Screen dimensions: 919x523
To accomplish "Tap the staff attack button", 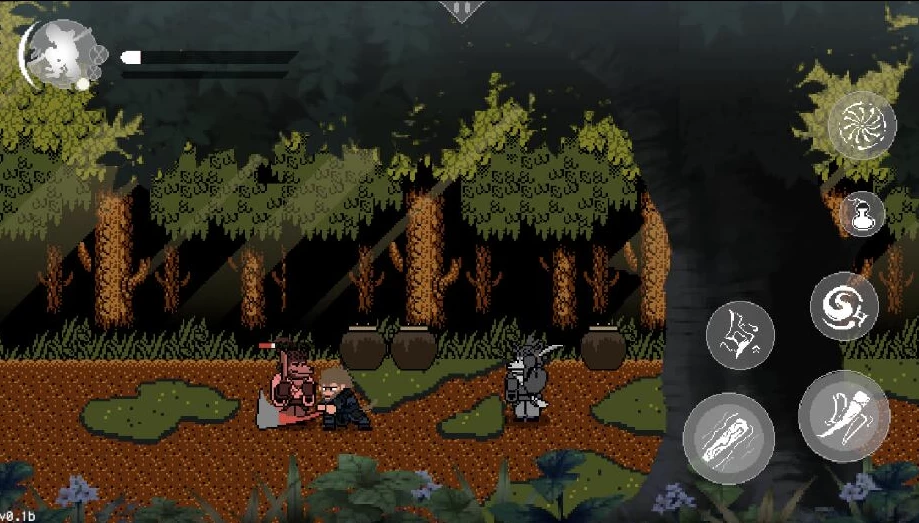I will click(x=728, y=440).
